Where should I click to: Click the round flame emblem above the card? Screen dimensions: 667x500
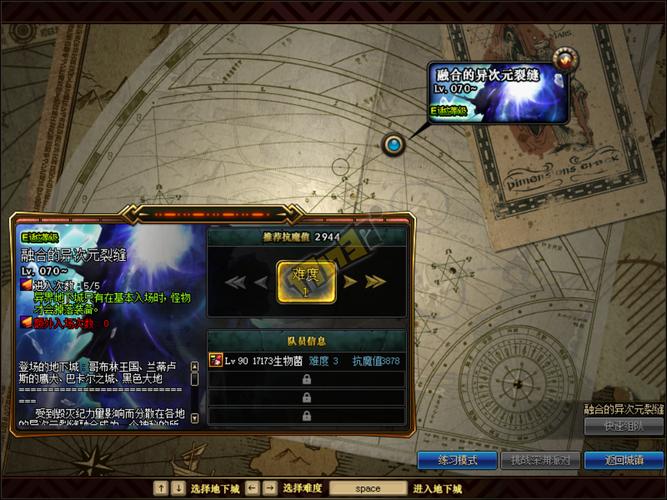tap(567, 58)
